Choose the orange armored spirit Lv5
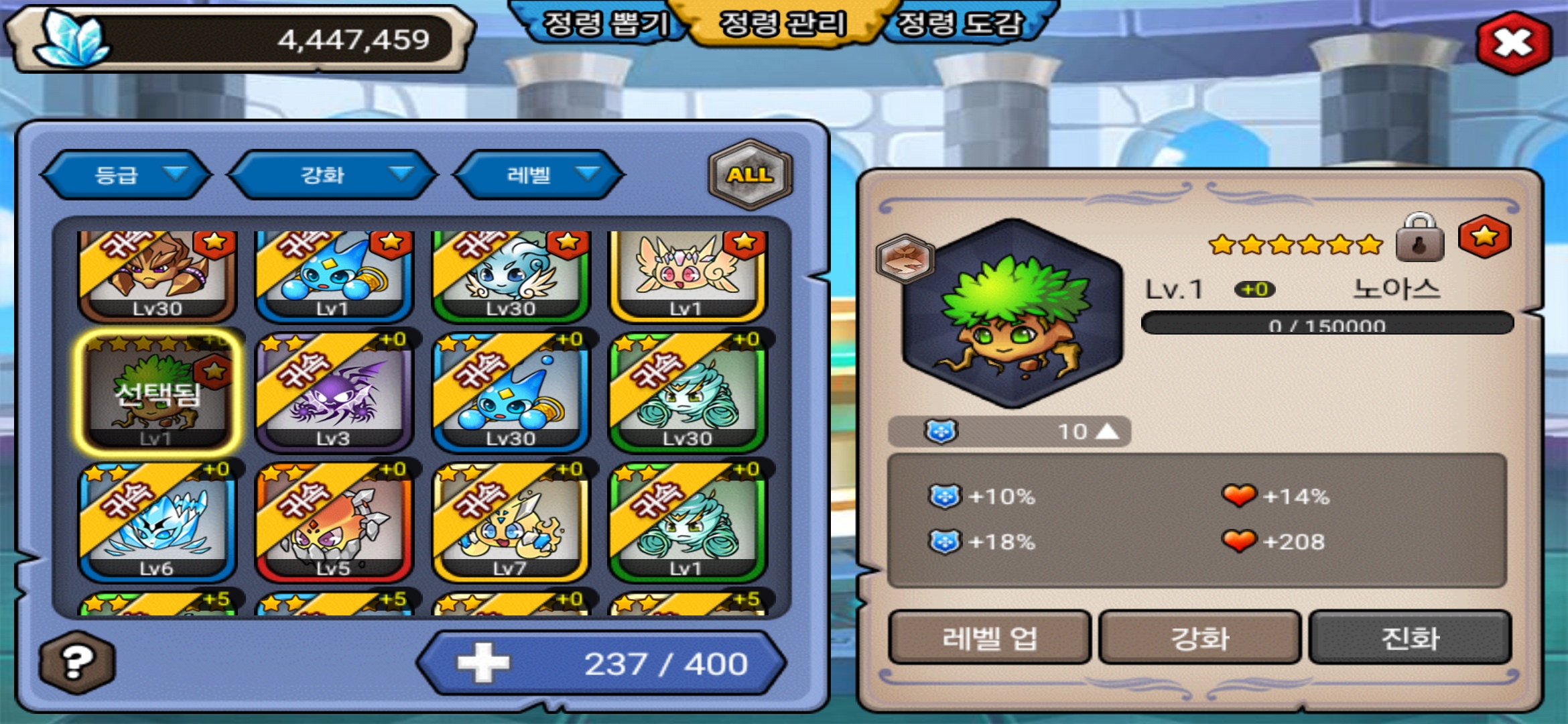 pos(333,522)
